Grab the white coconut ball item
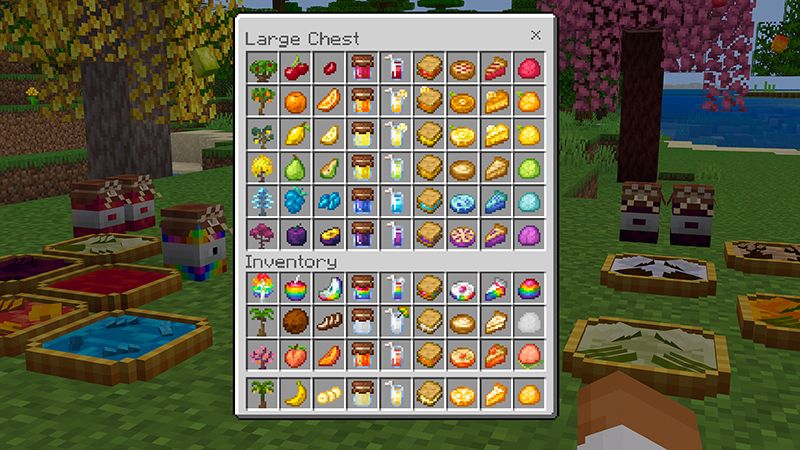 tap(530, 322)
